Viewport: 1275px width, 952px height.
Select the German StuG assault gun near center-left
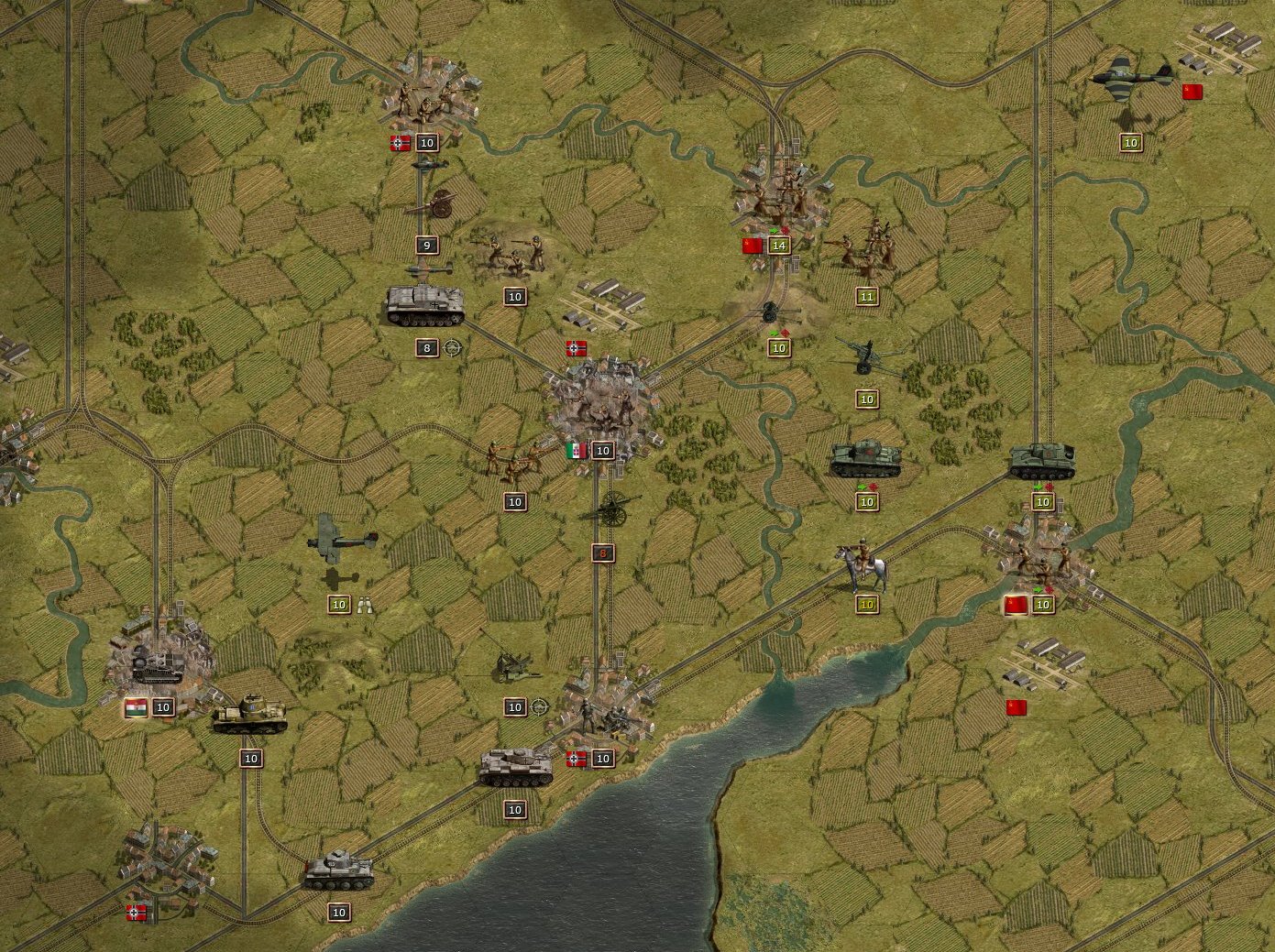coord(426,307)
